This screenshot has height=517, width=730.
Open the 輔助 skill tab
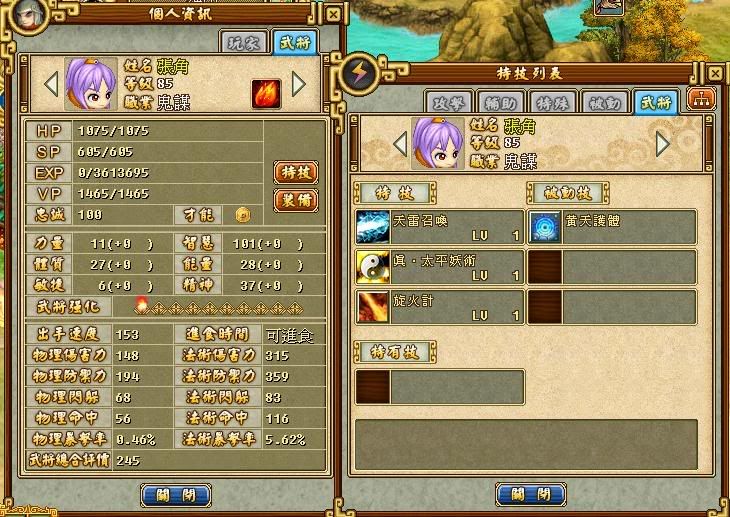click(x=499, y=102)
